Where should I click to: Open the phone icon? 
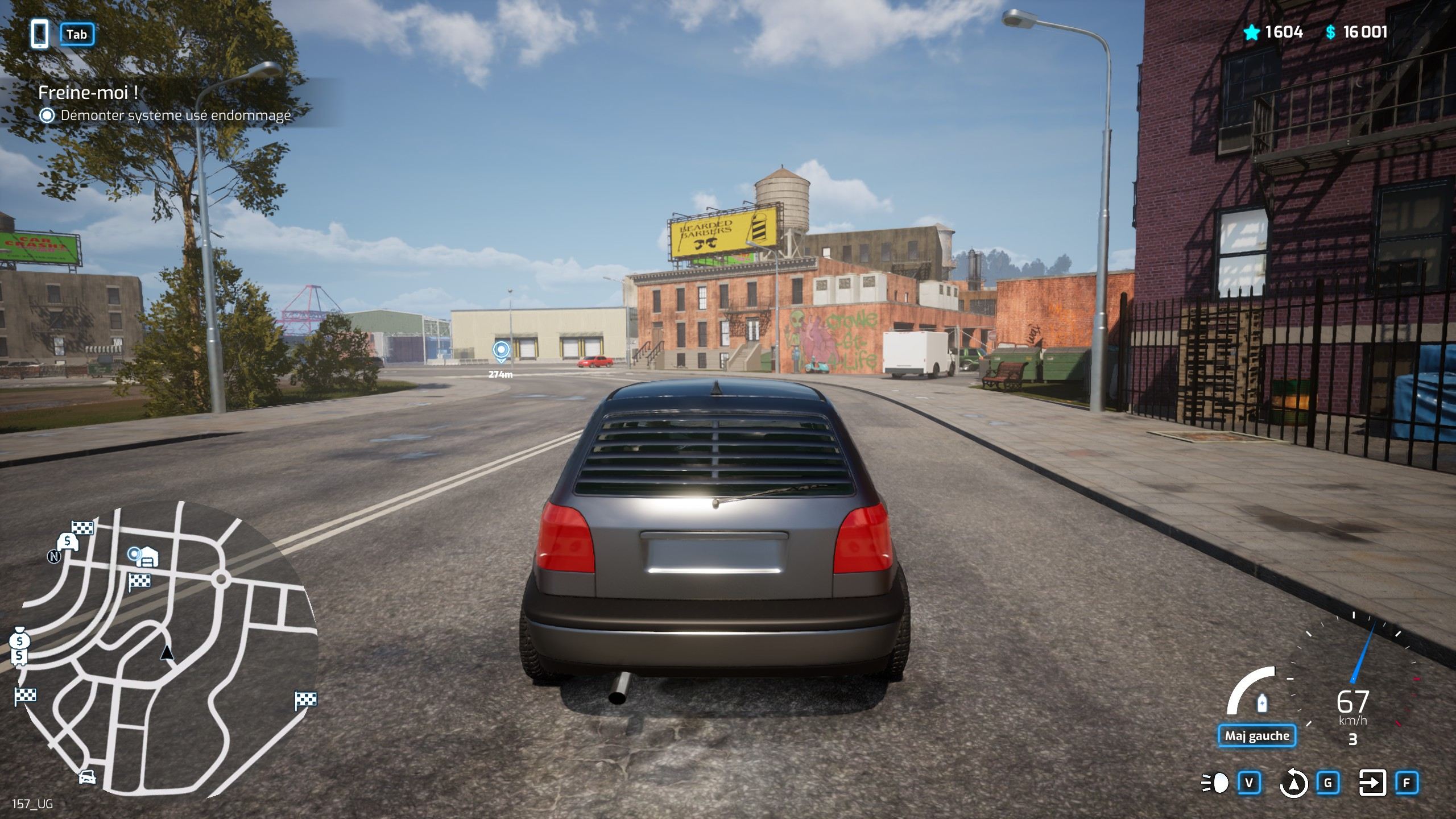[39, 34]
